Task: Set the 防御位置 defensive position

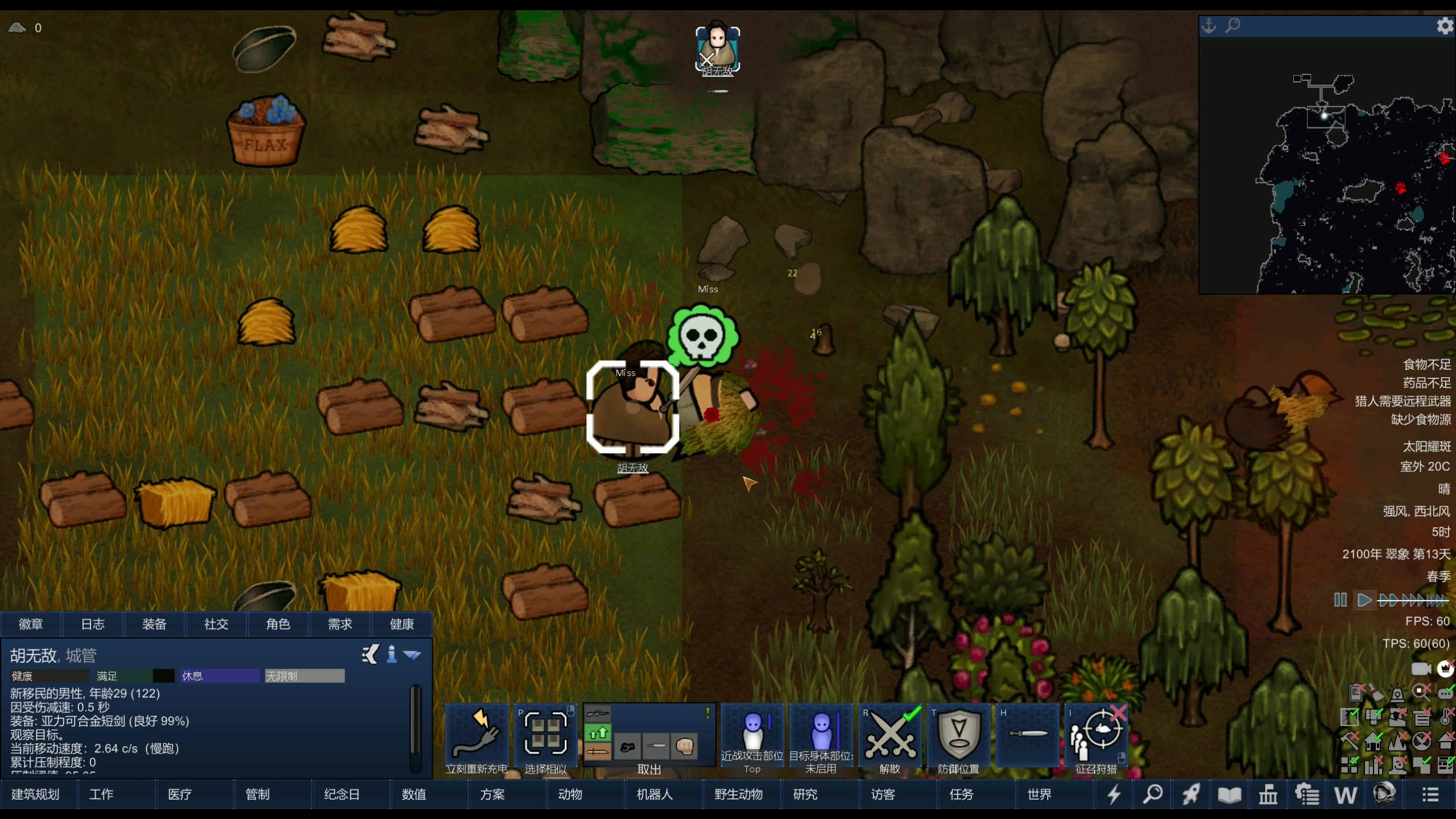Action: [959, 737]
